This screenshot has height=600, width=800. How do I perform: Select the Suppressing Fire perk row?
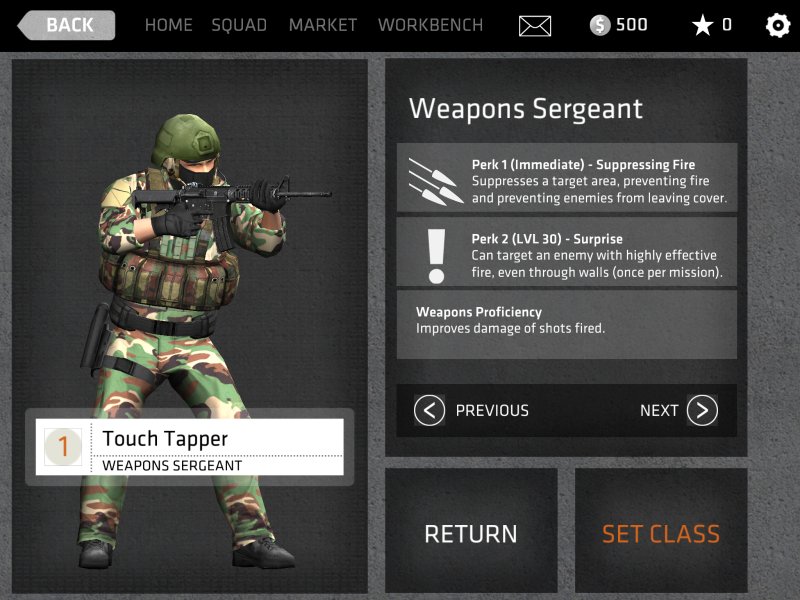coord(567,178)
